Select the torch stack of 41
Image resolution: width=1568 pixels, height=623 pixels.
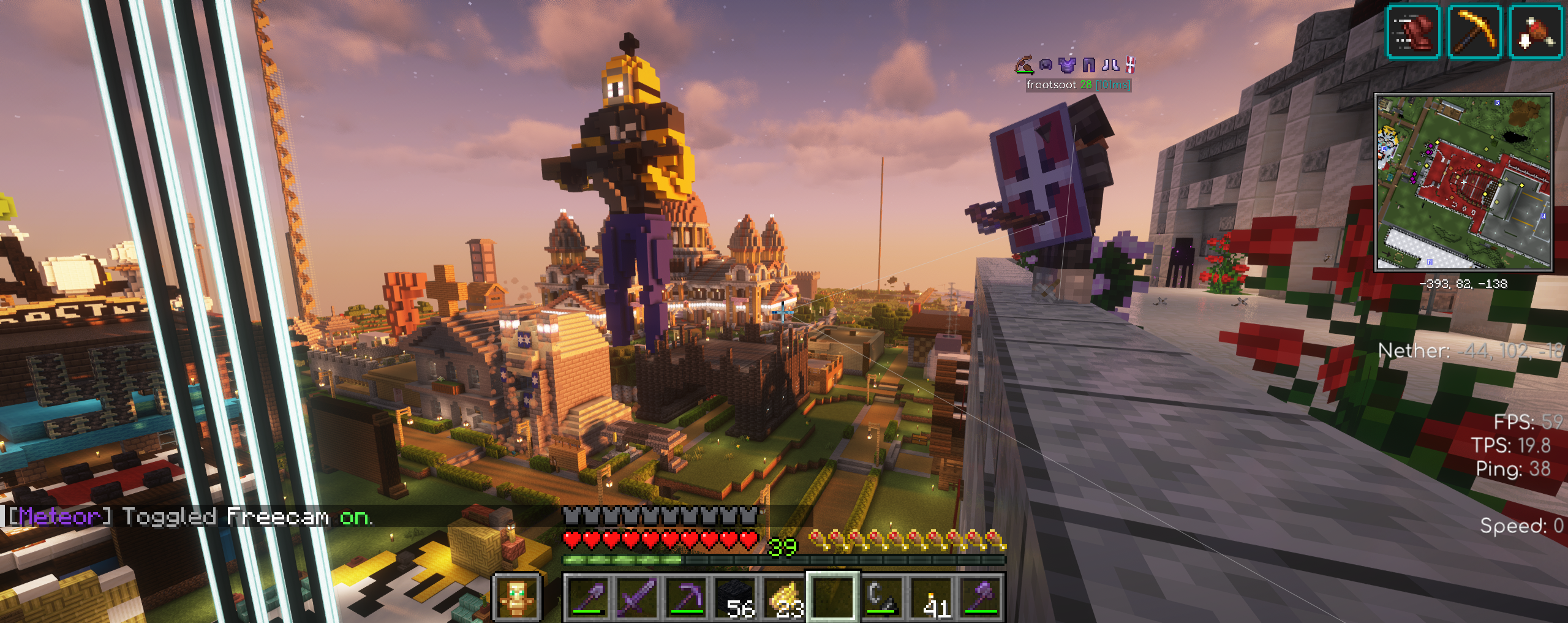pyautogui.click(x=932, y=597)
